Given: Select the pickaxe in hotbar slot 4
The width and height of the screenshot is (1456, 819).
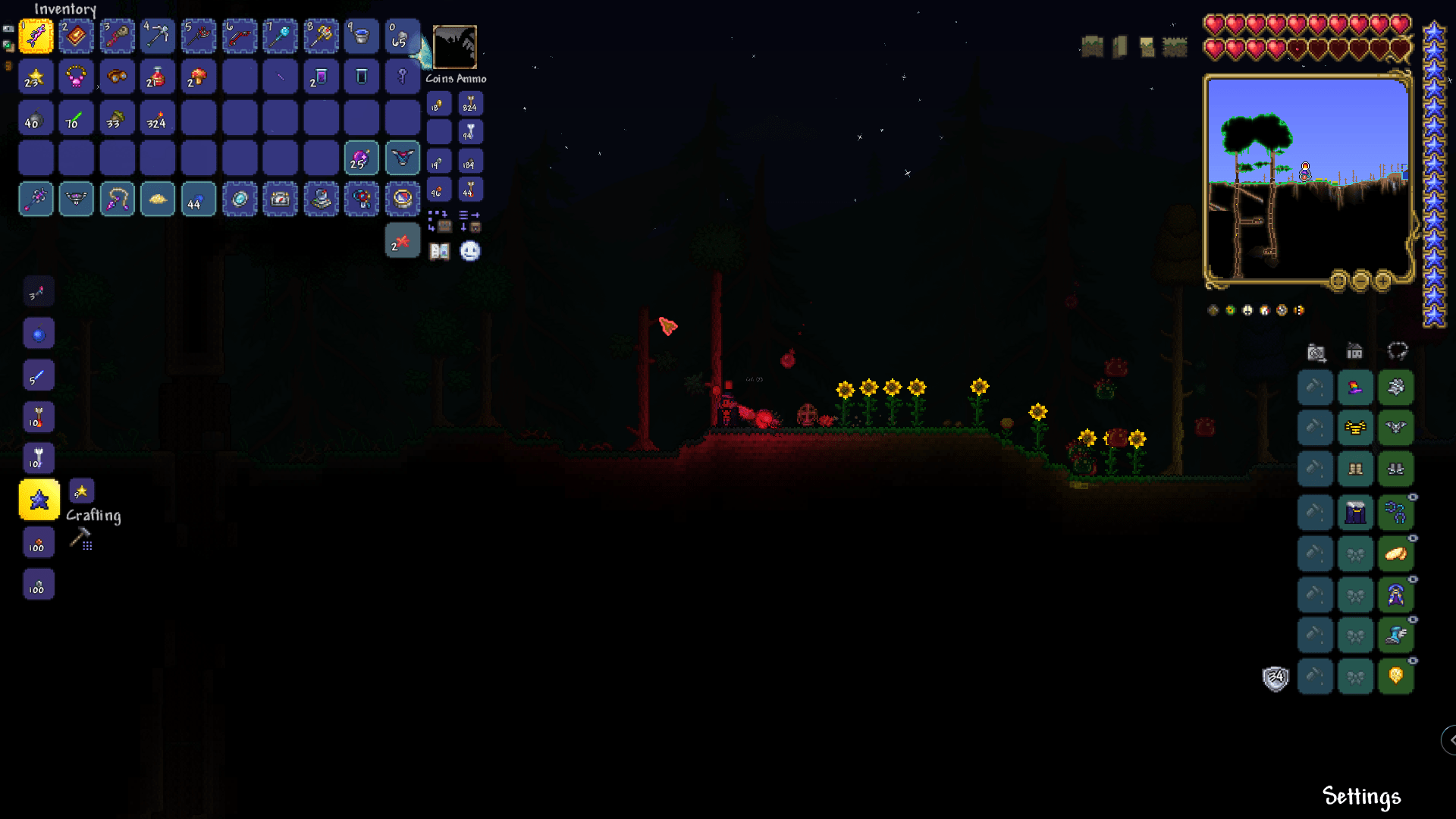Looking at the screenshot, I should (158, 36).
